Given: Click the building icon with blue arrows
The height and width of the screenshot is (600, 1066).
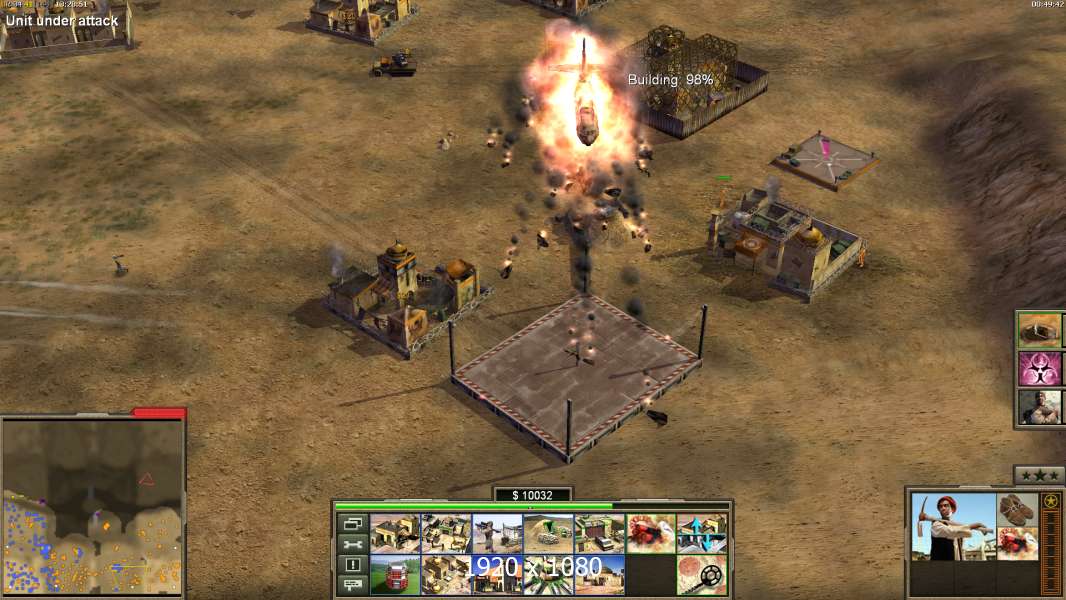Looking at the screenshot, I should click(701, 533).
